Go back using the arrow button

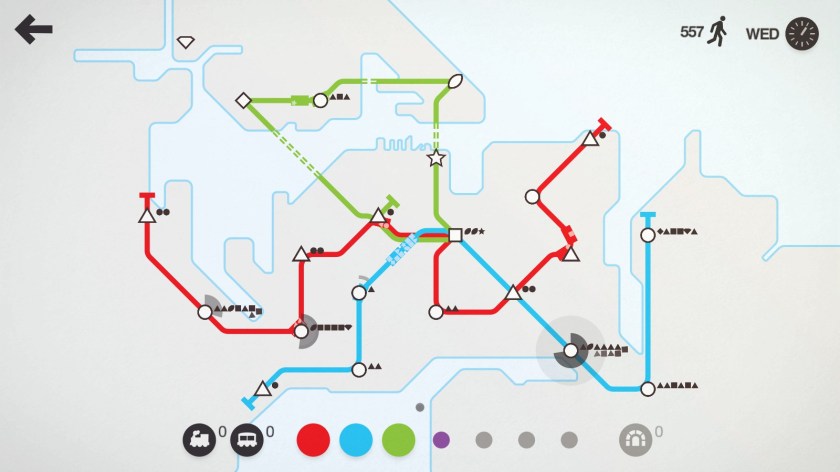tap(33, 30)
